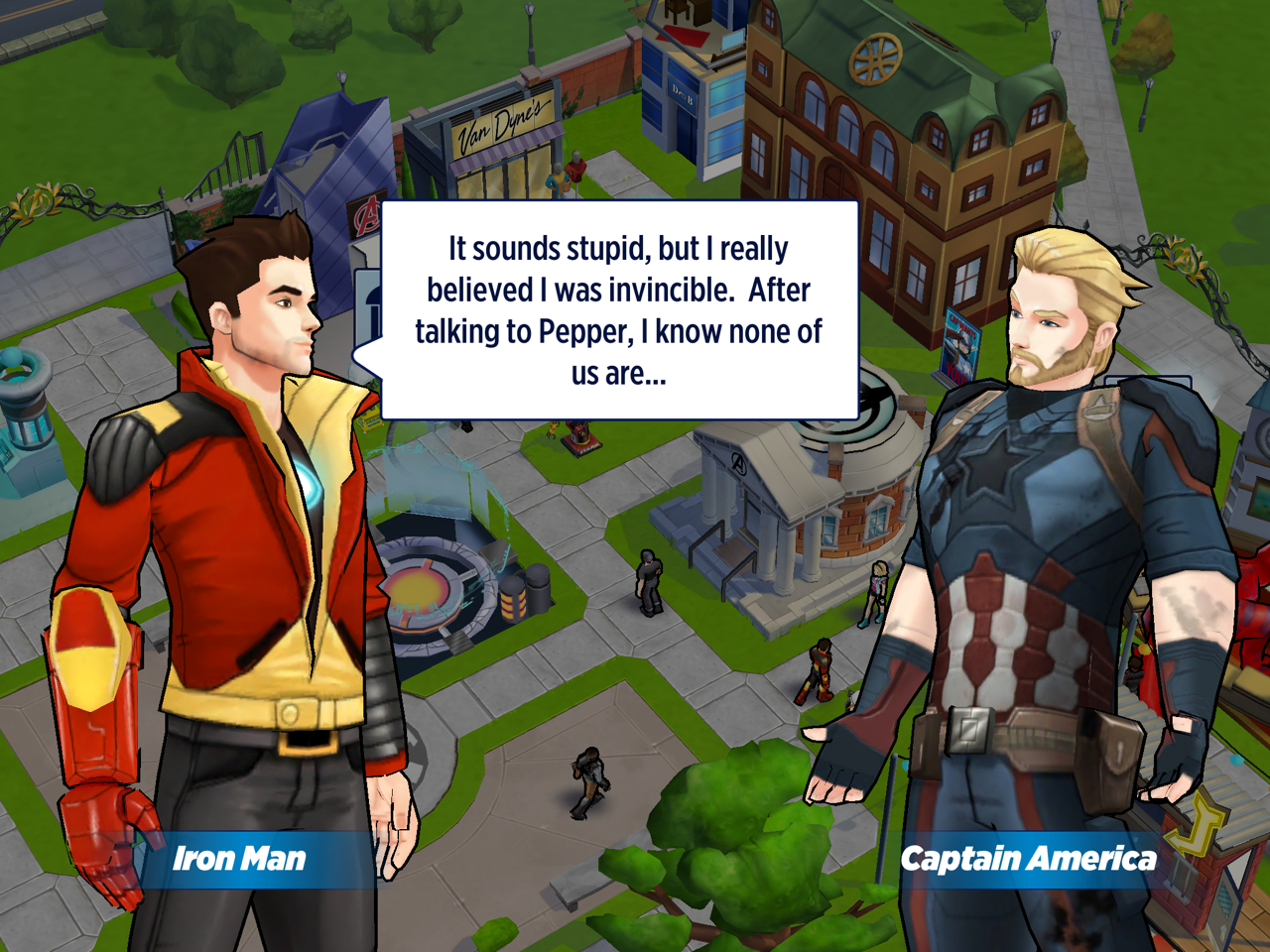Advance the dialogue by clicking Iron Man's speech bubble
The width and height of the screenshot is (1270, 952).
click(x=619, y=310)
